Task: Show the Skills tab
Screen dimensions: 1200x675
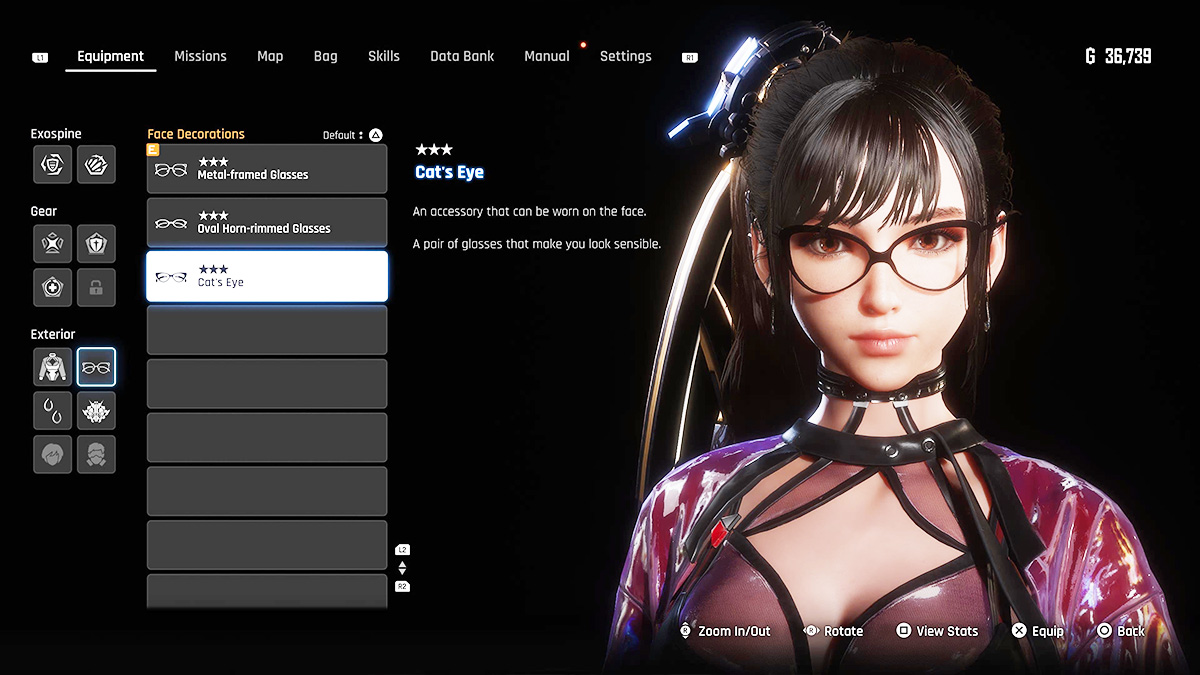Action: click(383, 56)
